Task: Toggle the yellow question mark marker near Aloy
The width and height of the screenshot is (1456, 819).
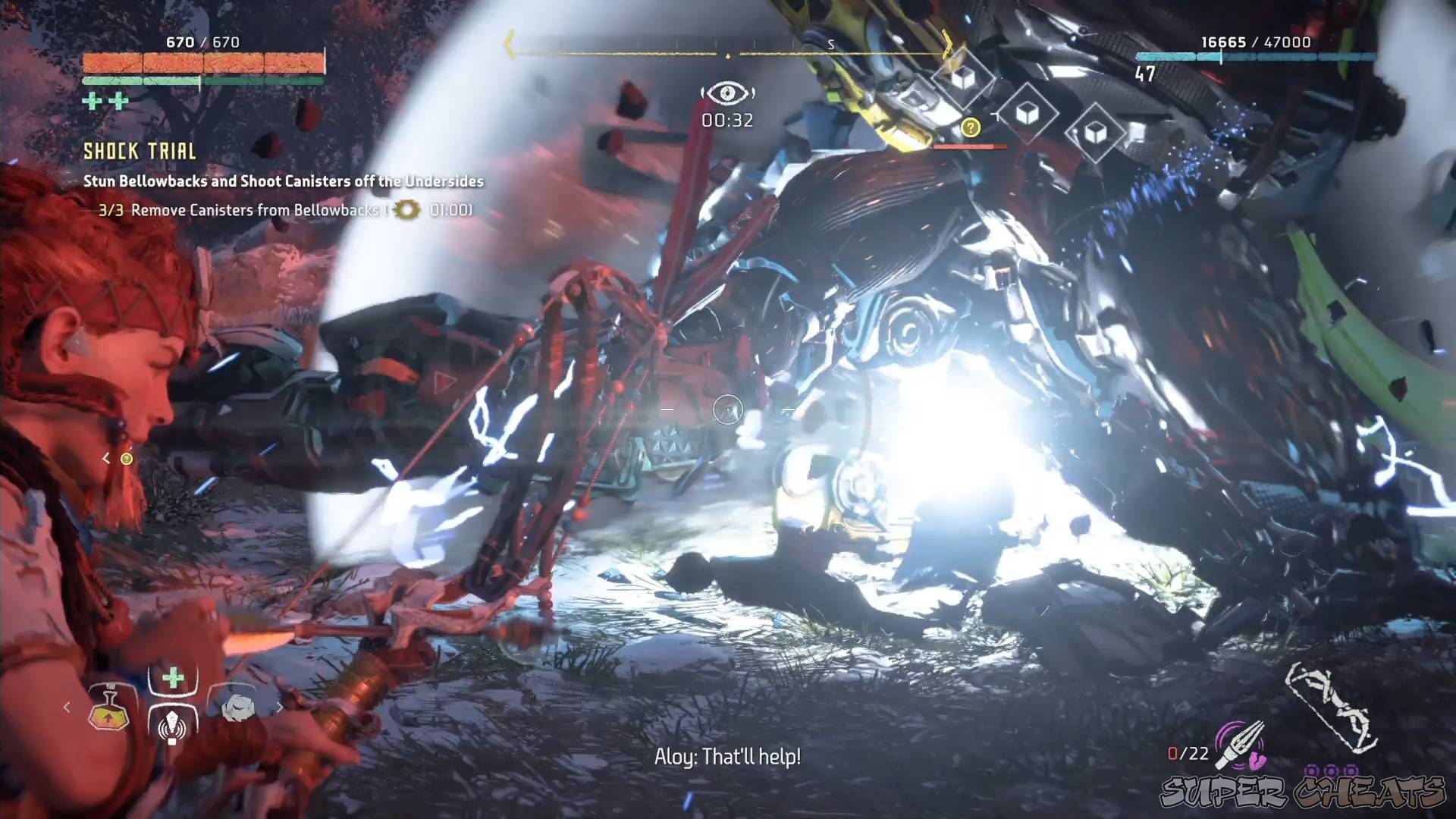Action: pyautogui.click(x=126, y=458)
